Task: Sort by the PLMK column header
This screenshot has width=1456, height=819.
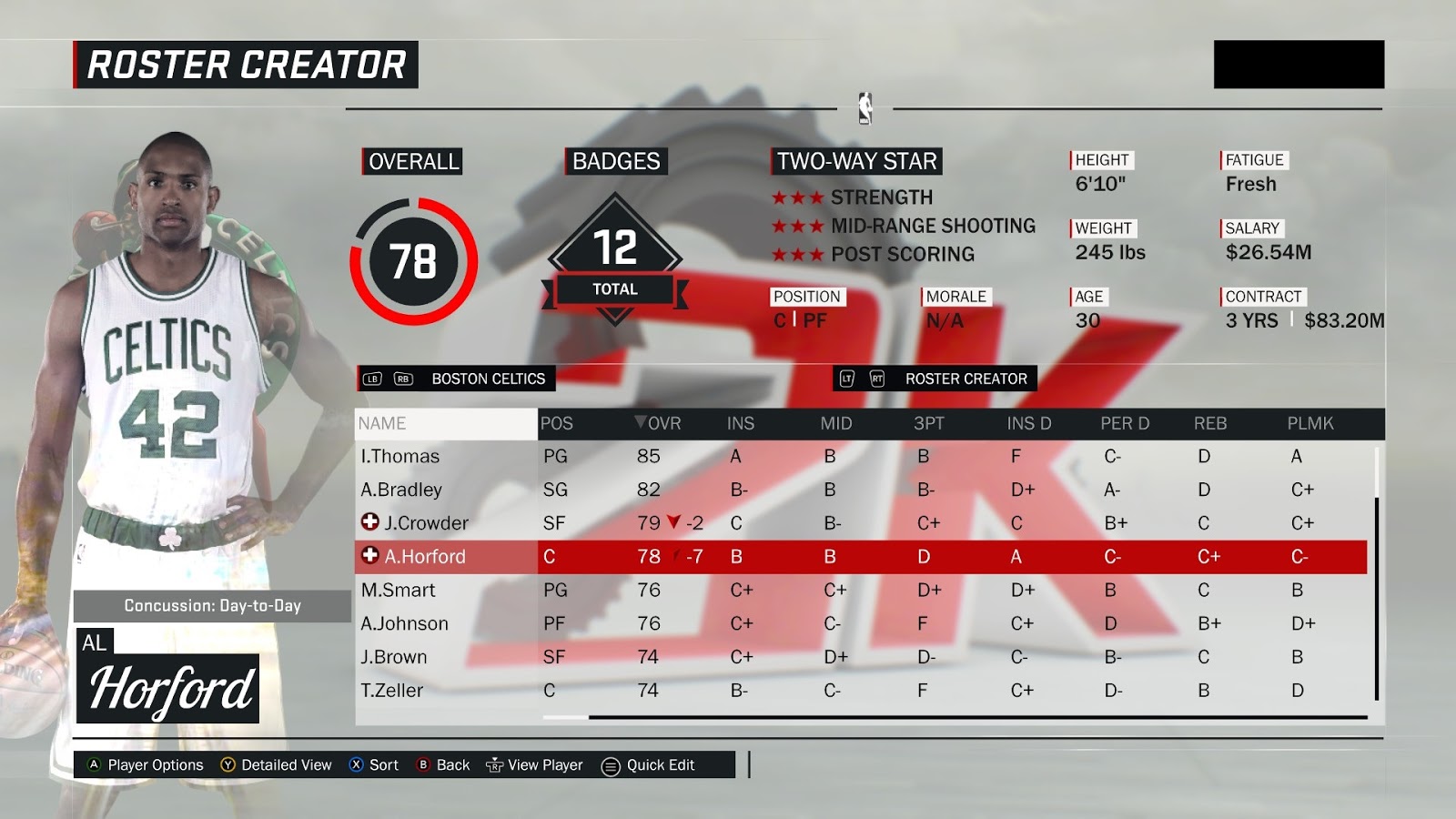Action: click(1310, 423)
